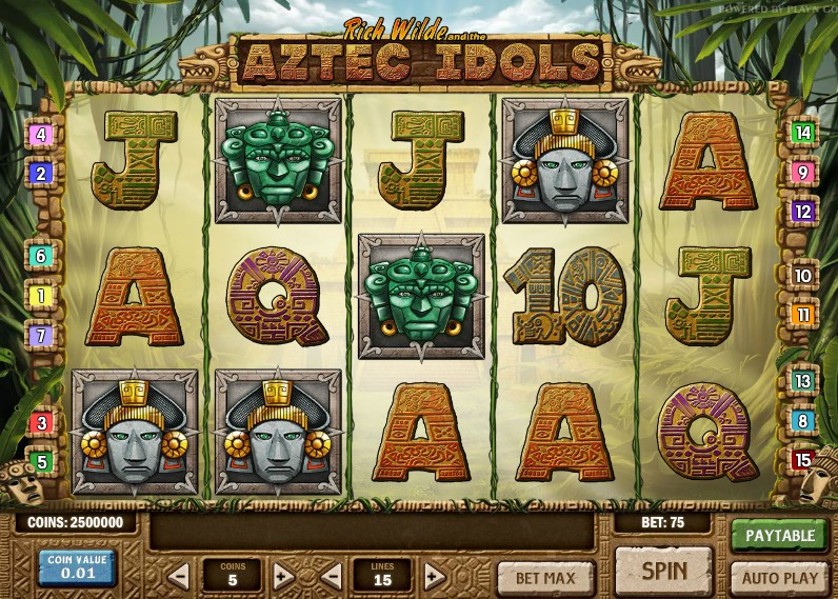Click payline marker 14
This screenshot has height=599, width=838.
(x=802, y=132)
